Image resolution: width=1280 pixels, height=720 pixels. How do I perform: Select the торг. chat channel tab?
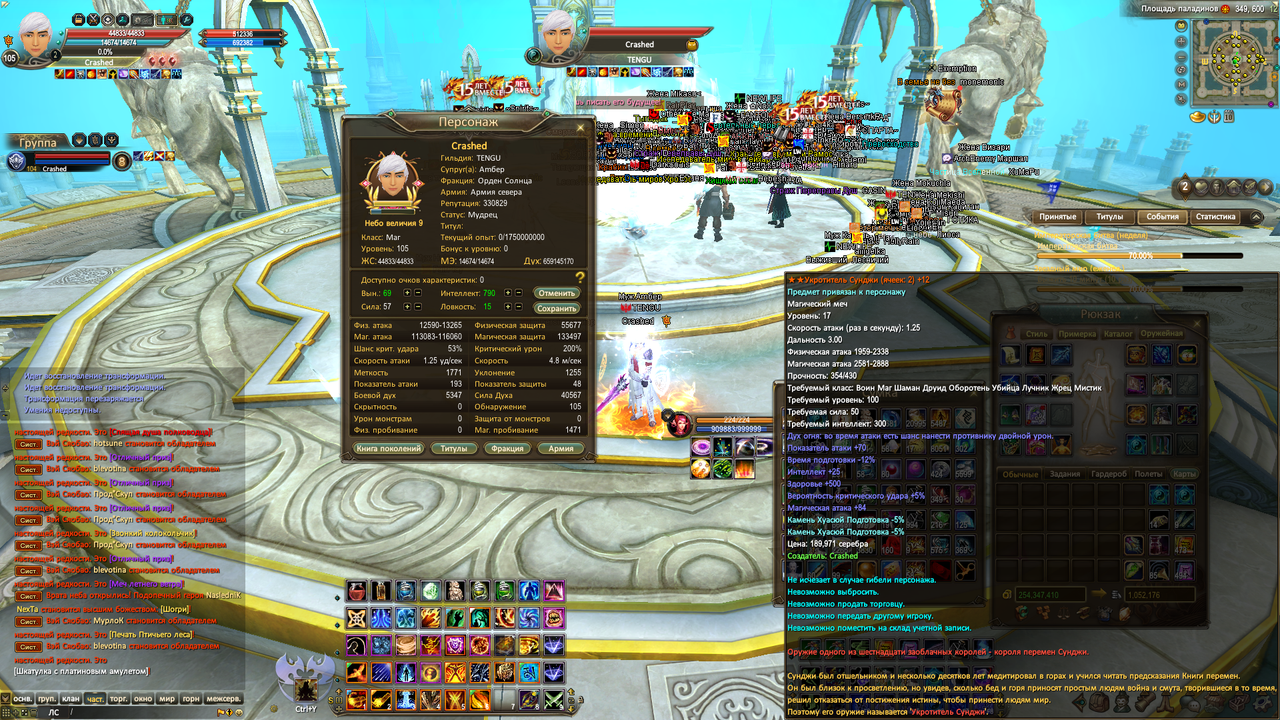pyautogui.click(x=119, y=699)
